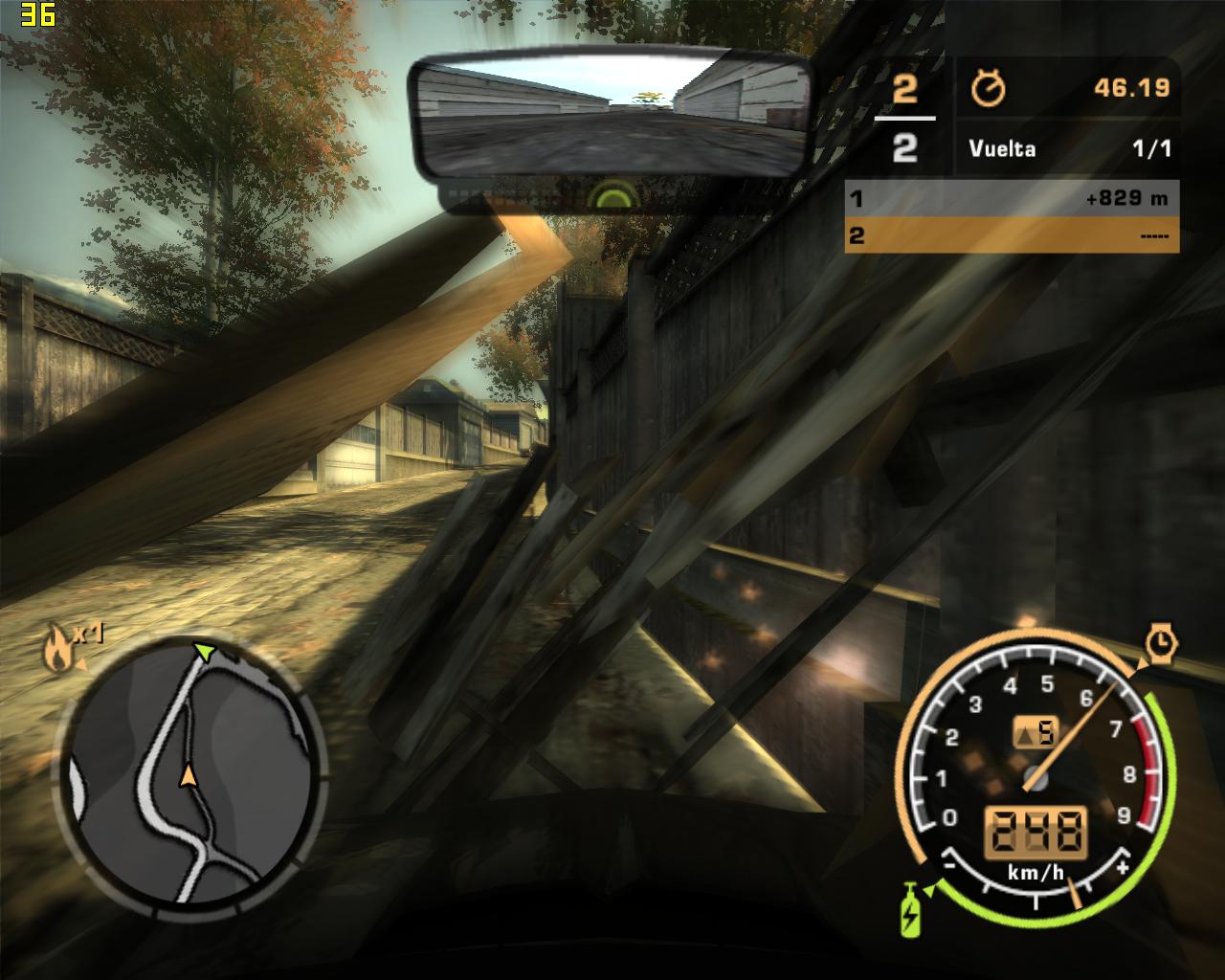Select the highlighted second-place leaderboard row
1225x980 pixels.
(x=1012, y=235)
